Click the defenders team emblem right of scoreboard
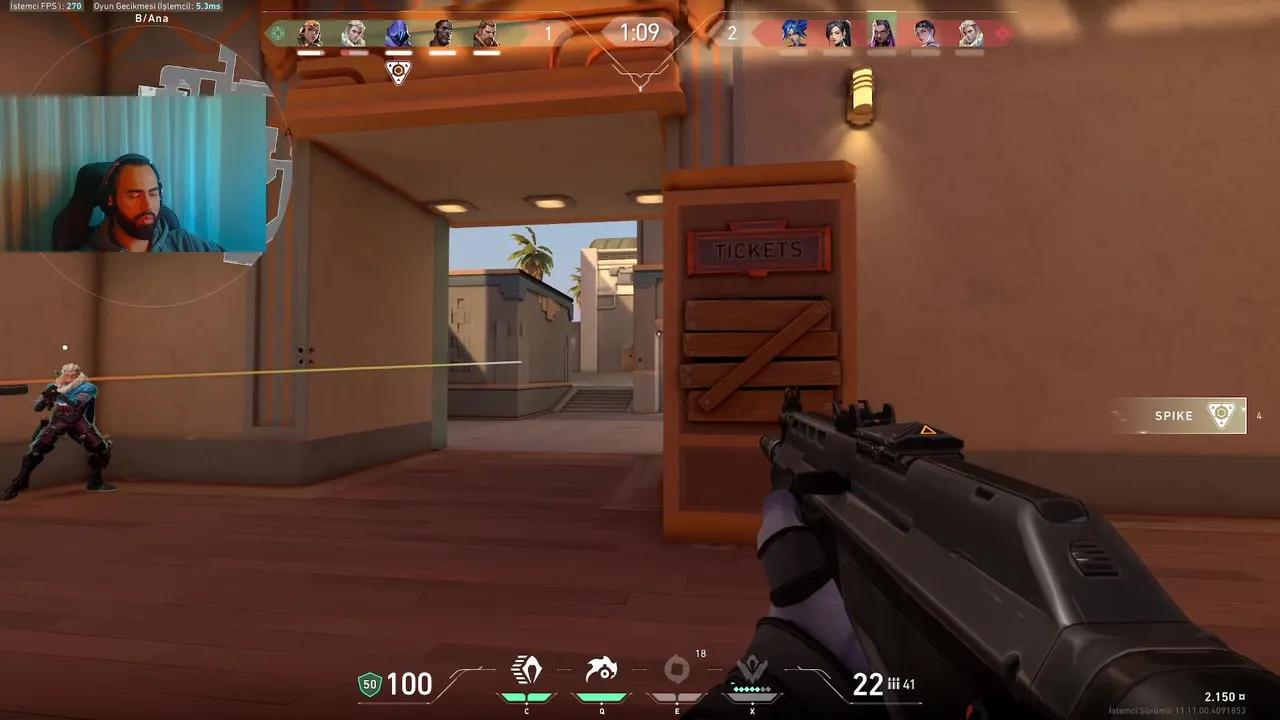The height and width of the screenshot is (720, 1280). (1003, 32)
